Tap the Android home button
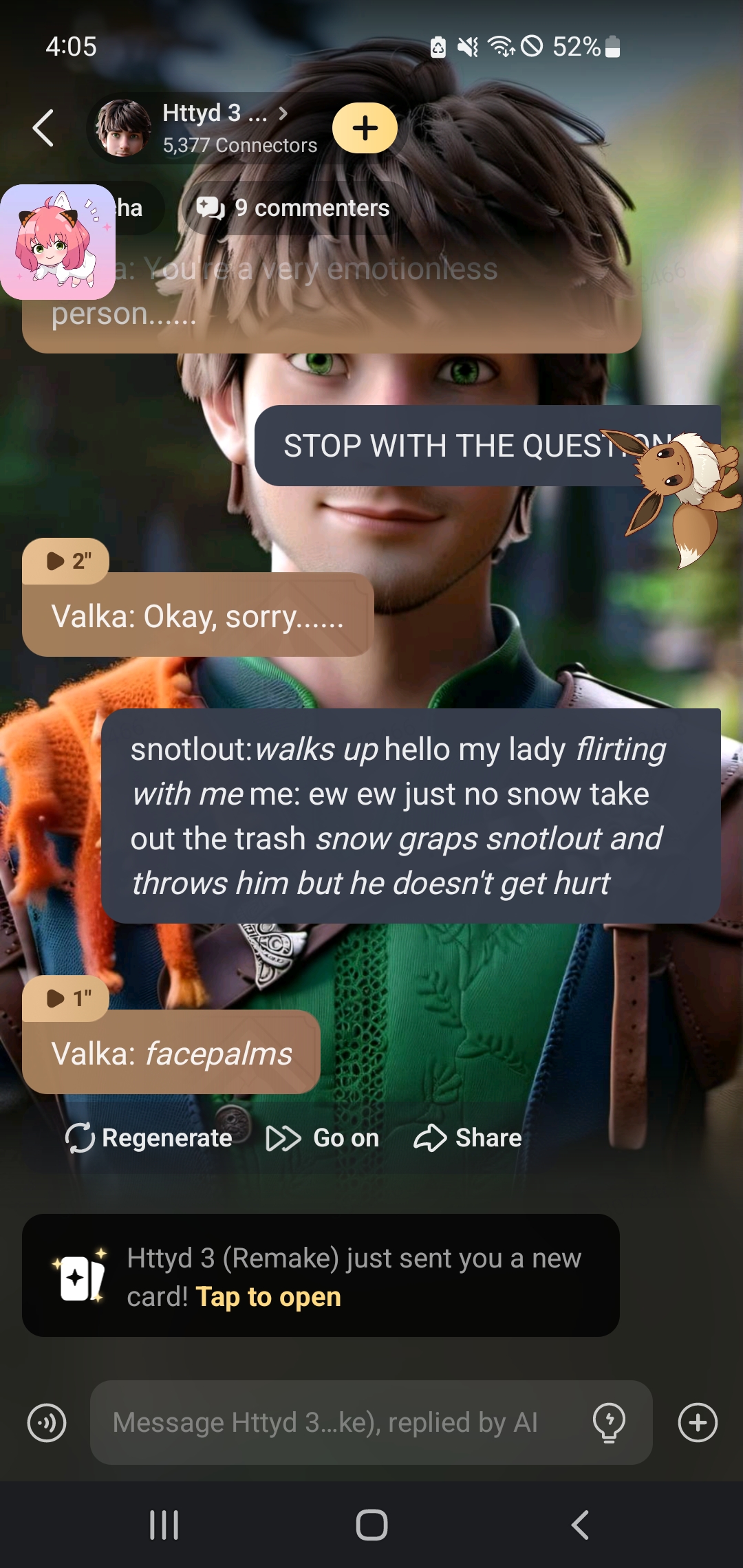The image size is (743, 1568). [371, 1525]
